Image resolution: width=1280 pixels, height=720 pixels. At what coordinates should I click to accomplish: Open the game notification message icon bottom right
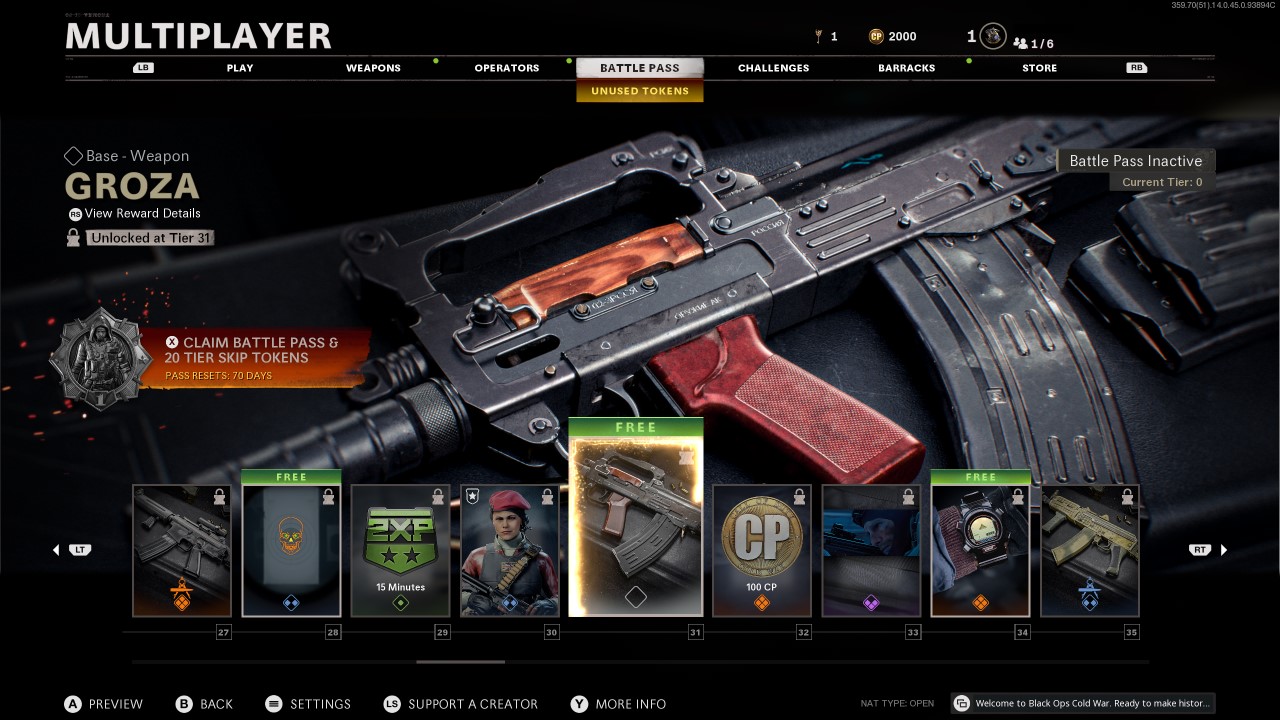[961, 703]
